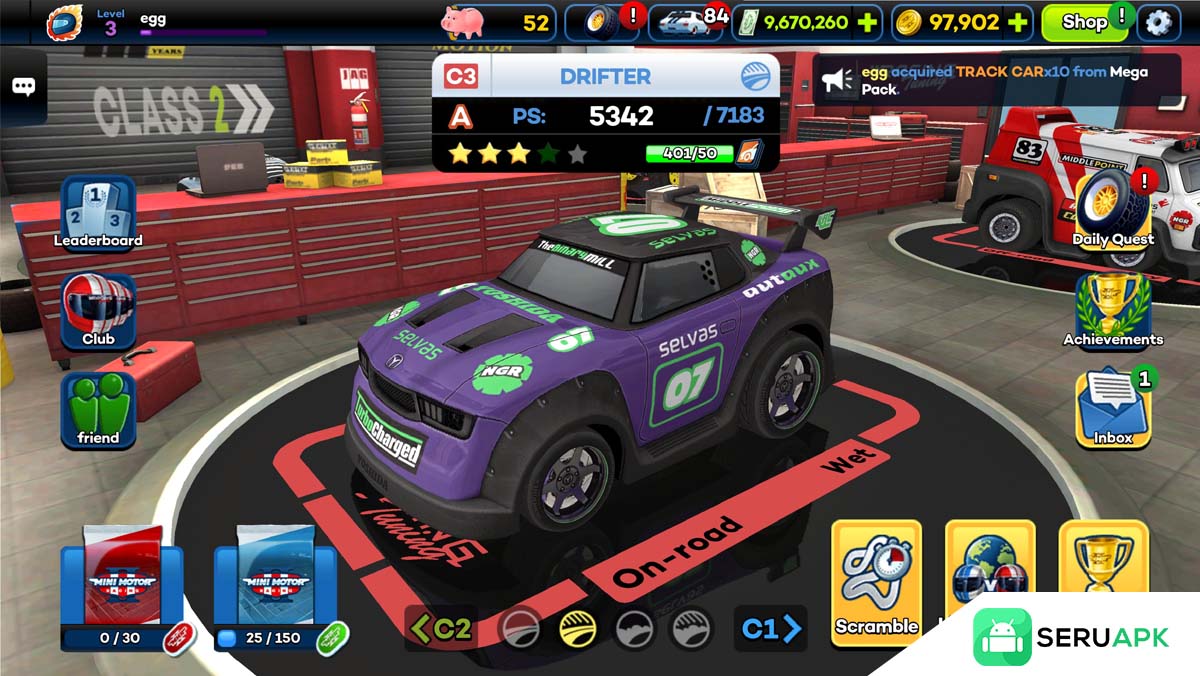
Task: Open the Shop
Action: (1084, 22)
